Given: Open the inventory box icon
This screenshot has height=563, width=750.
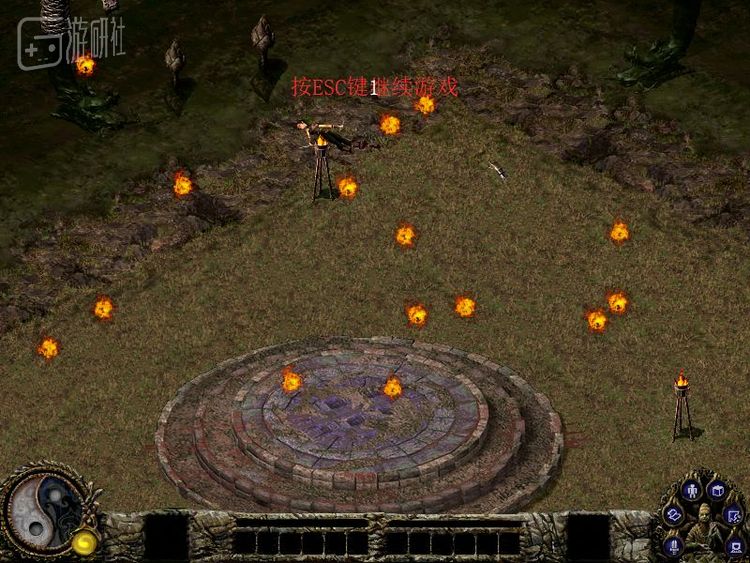Looking at the screenshot, I should [x=717, y=490].
